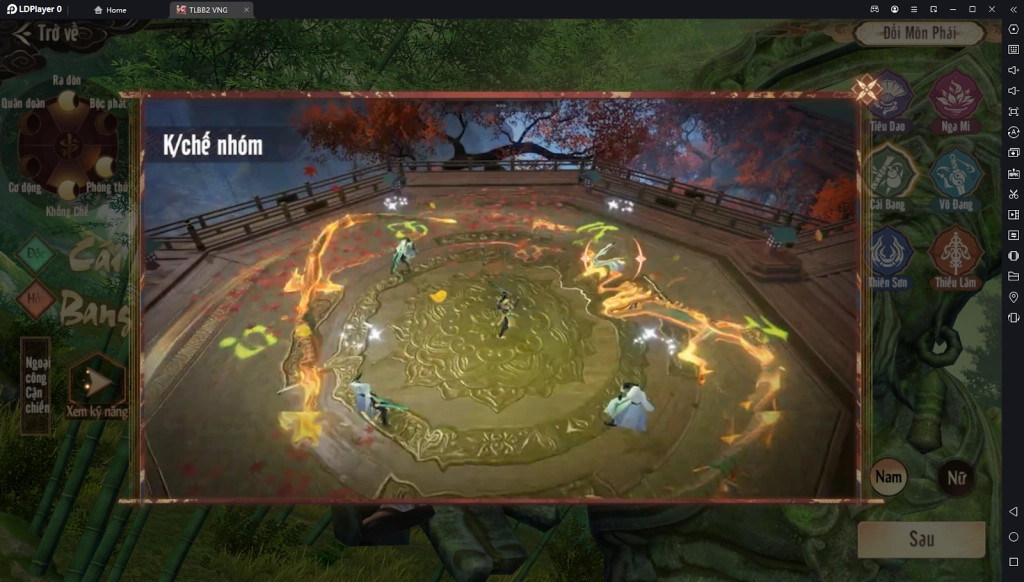Click the green Độc diamond tag

36,254
